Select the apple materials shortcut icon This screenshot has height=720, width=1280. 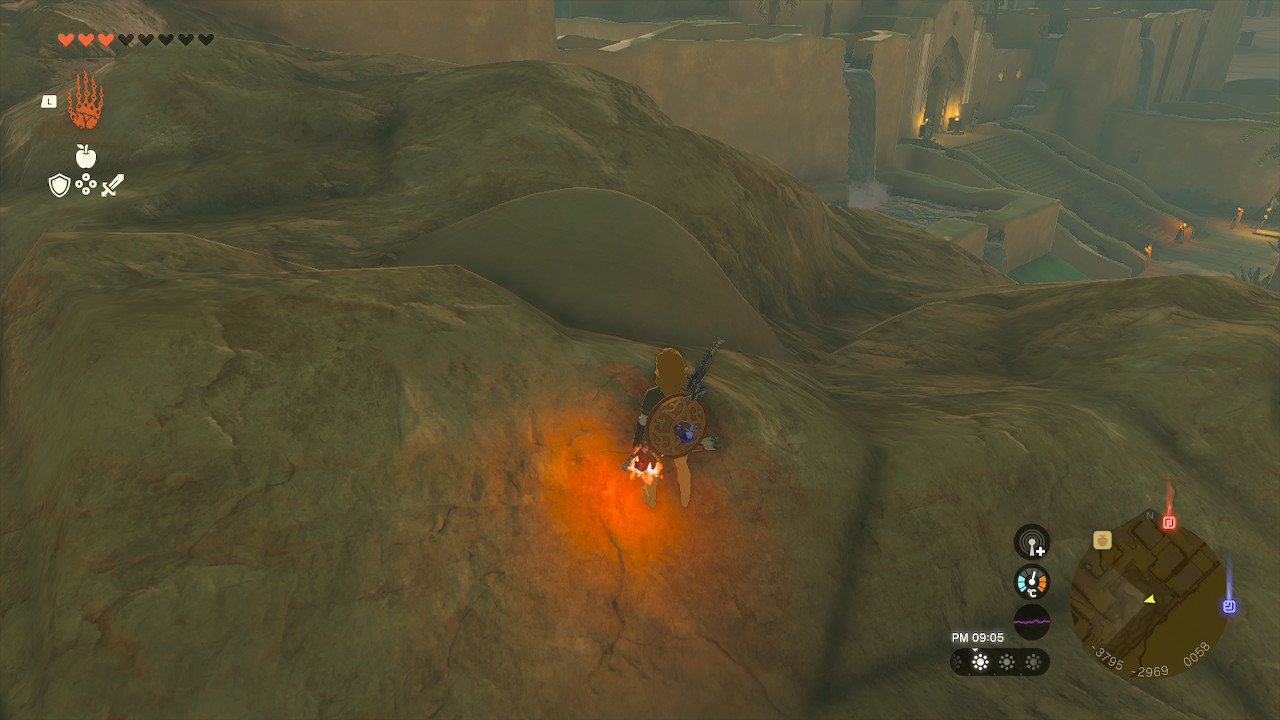[x=85, y=156]
